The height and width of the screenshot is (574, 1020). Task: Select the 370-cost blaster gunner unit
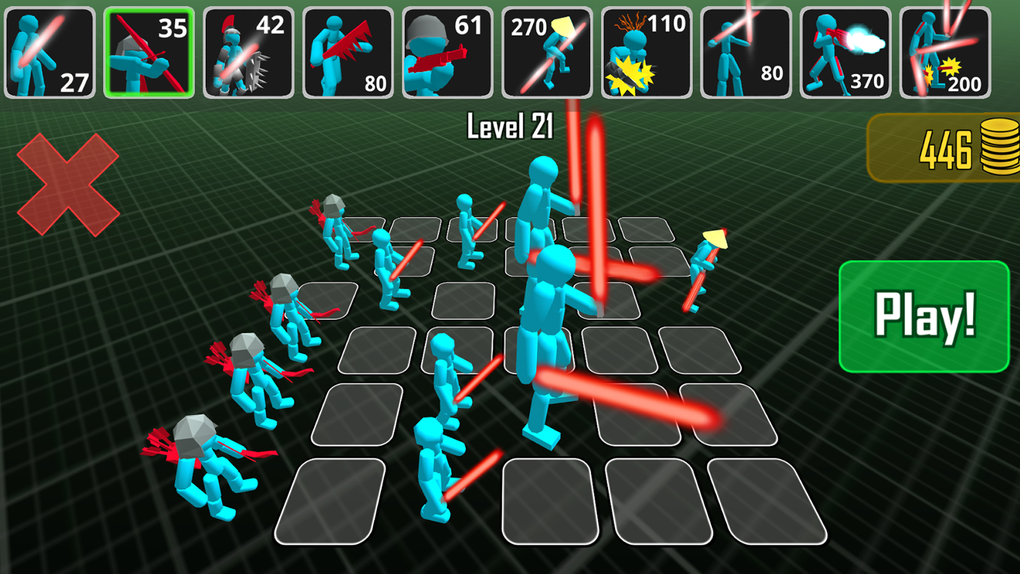click(x=846, y=53)
